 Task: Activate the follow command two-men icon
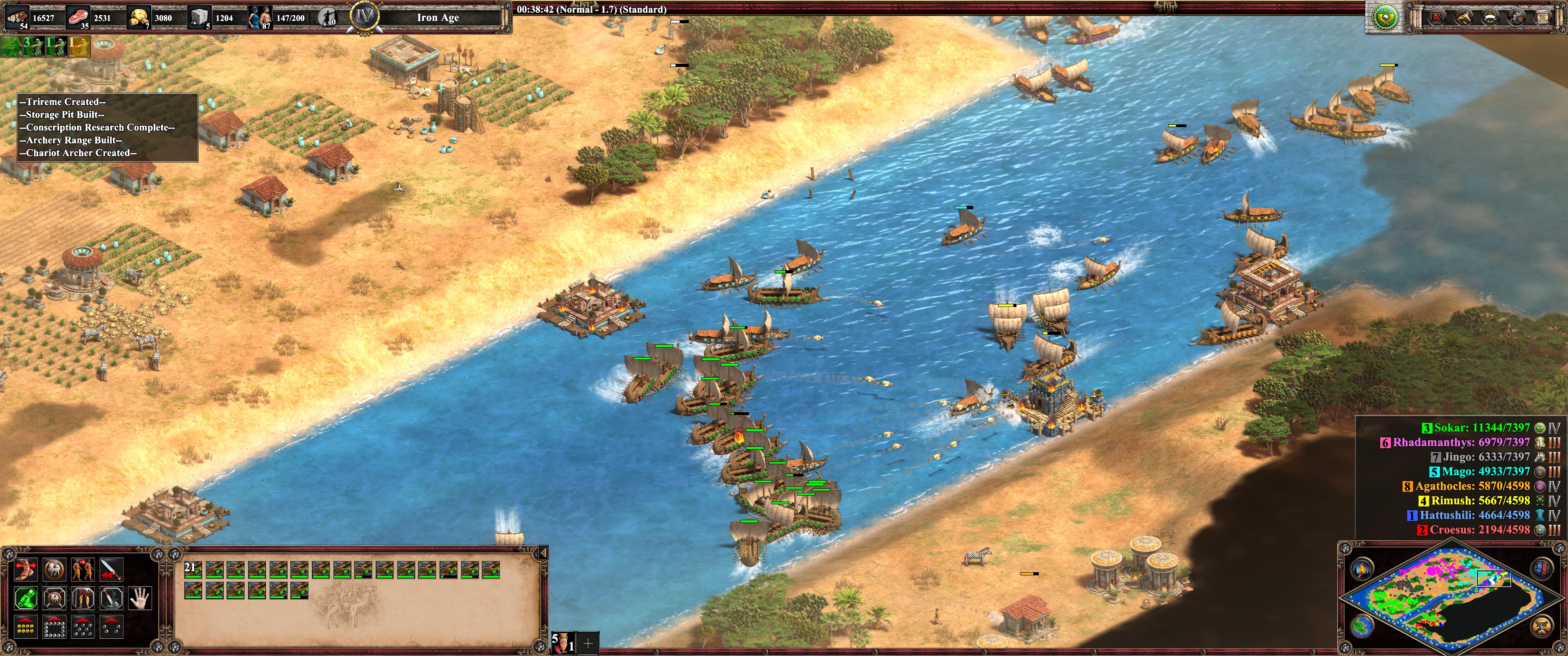[x=83, y=569]
